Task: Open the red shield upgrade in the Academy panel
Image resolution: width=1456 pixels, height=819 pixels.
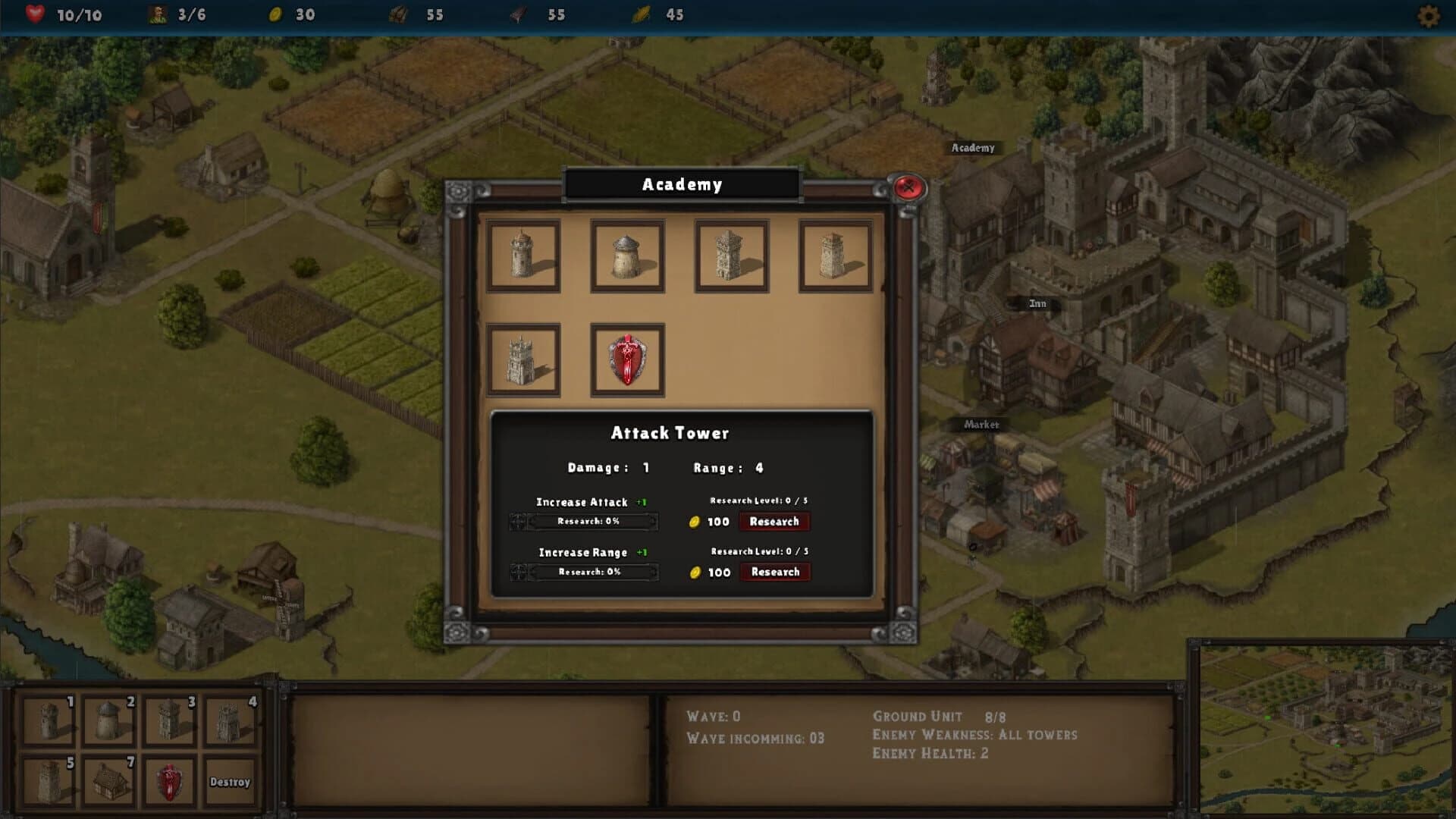Action: pos(627,359)
